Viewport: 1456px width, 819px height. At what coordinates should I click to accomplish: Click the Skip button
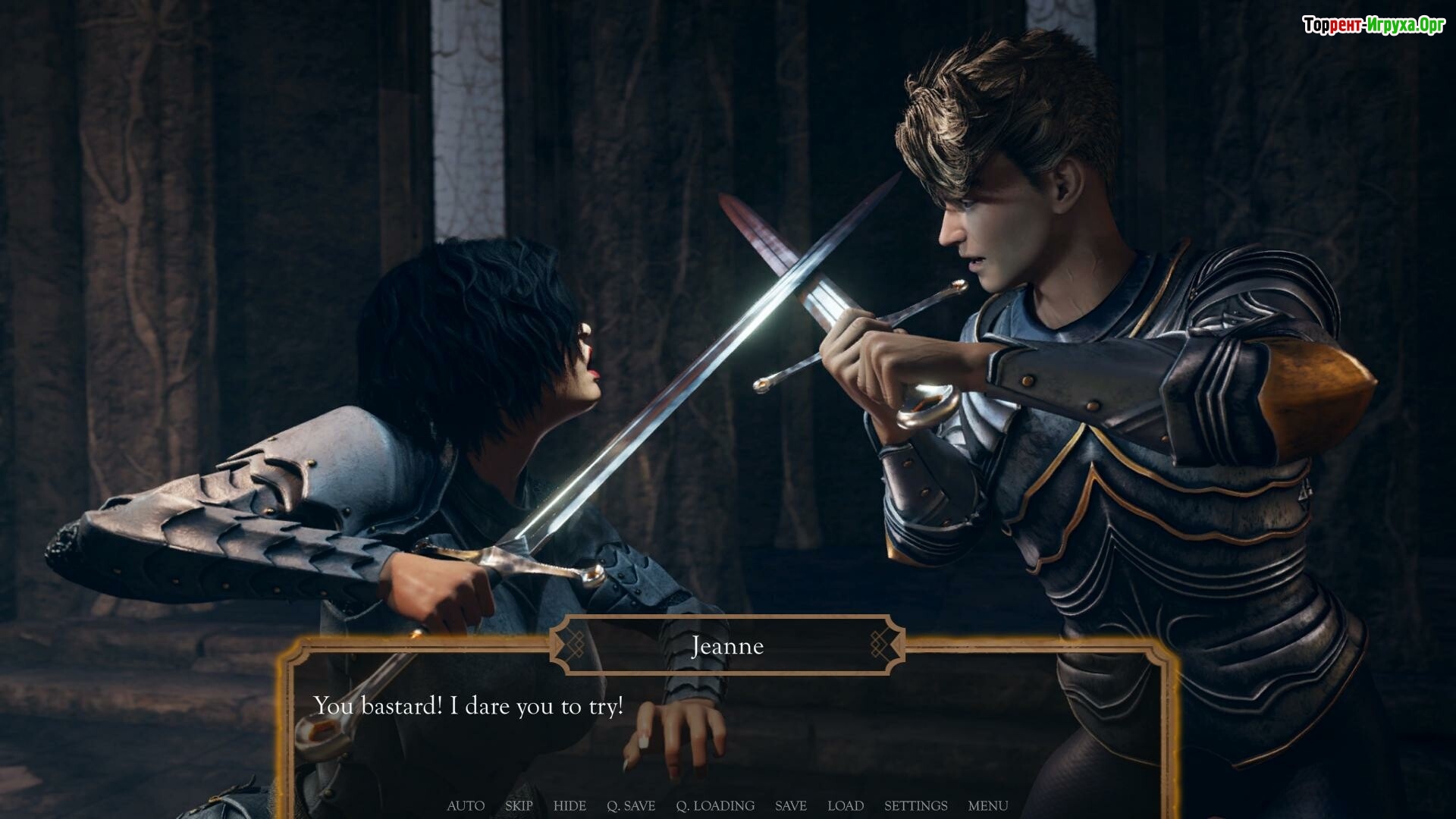click(x=519, y=805)
